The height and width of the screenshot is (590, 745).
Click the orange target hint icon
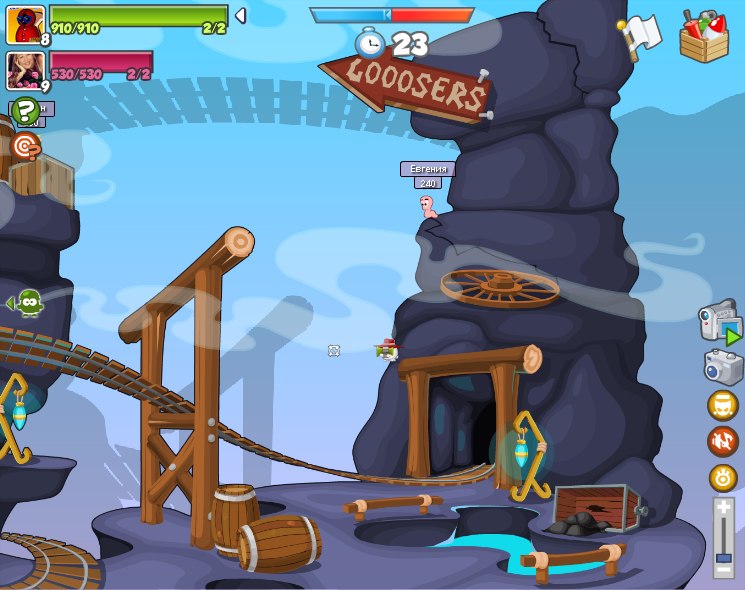(25, 147)
